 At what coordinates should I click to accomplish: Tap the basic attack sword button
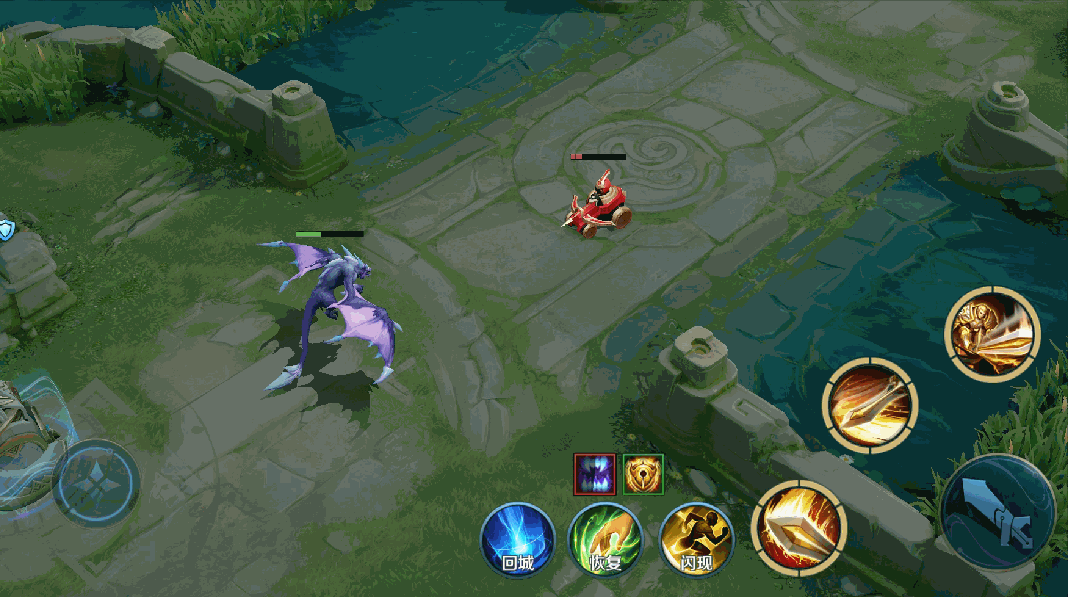point(997,513)
